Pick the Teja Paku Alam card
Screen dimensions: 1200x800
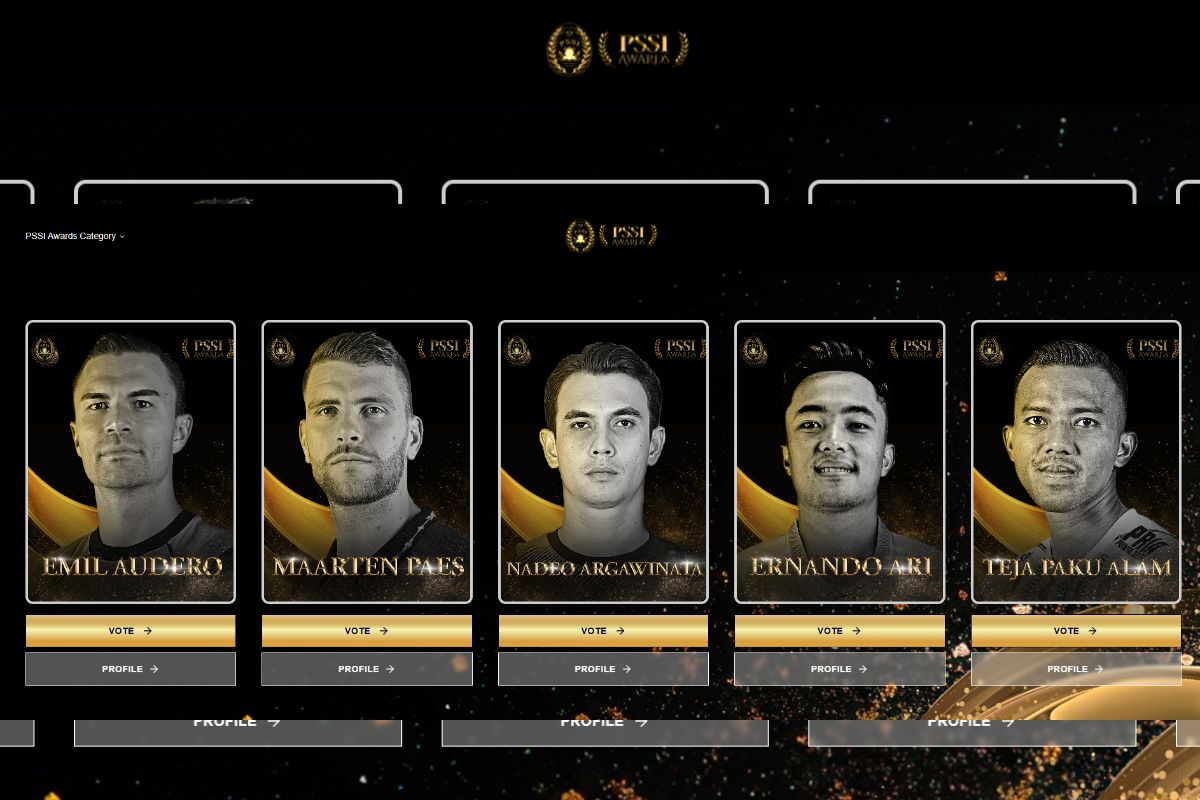(1076, 461)
